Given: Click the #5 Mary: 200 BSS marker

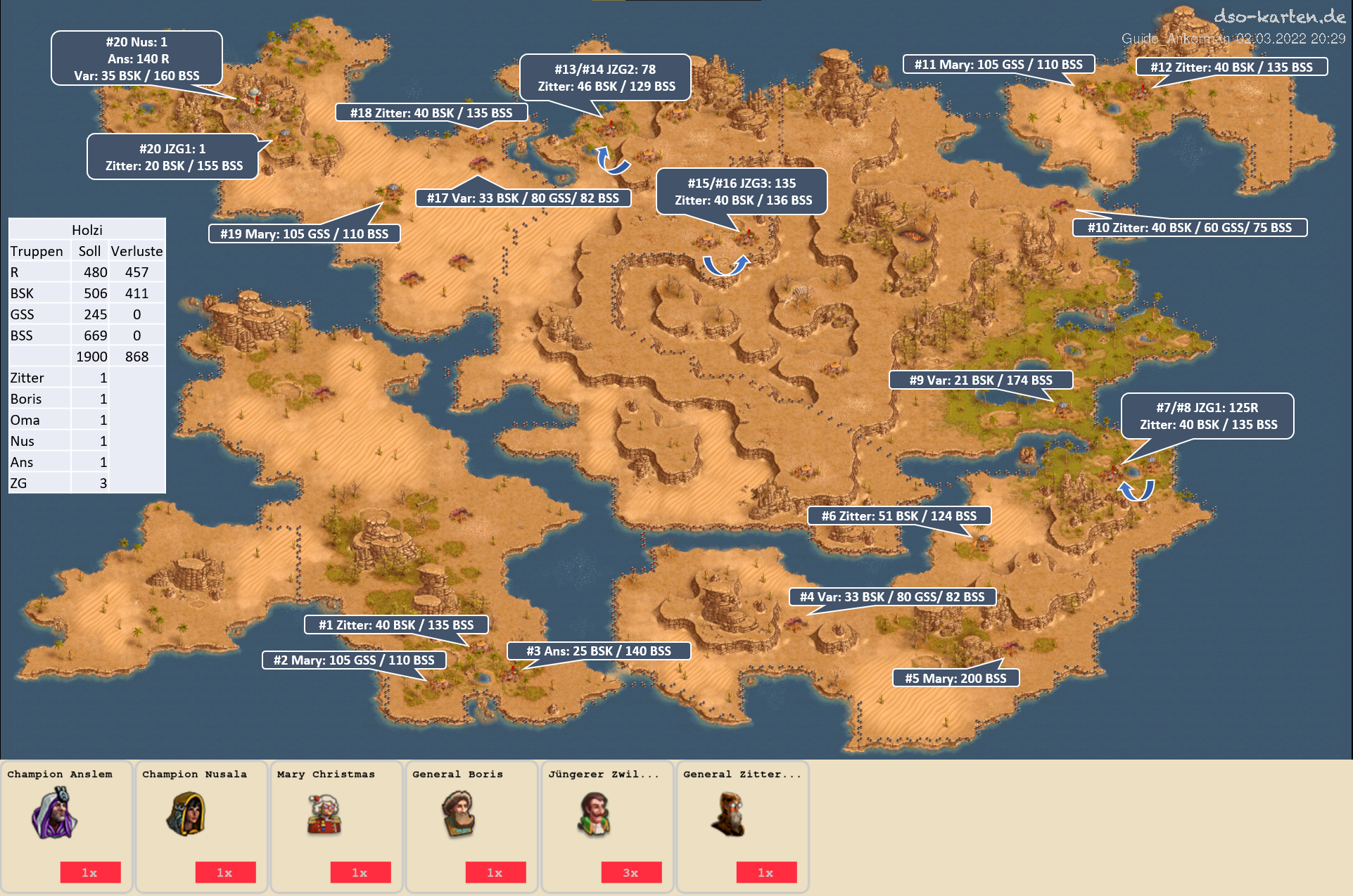Looking at the screenshot, I should [955, 678].
